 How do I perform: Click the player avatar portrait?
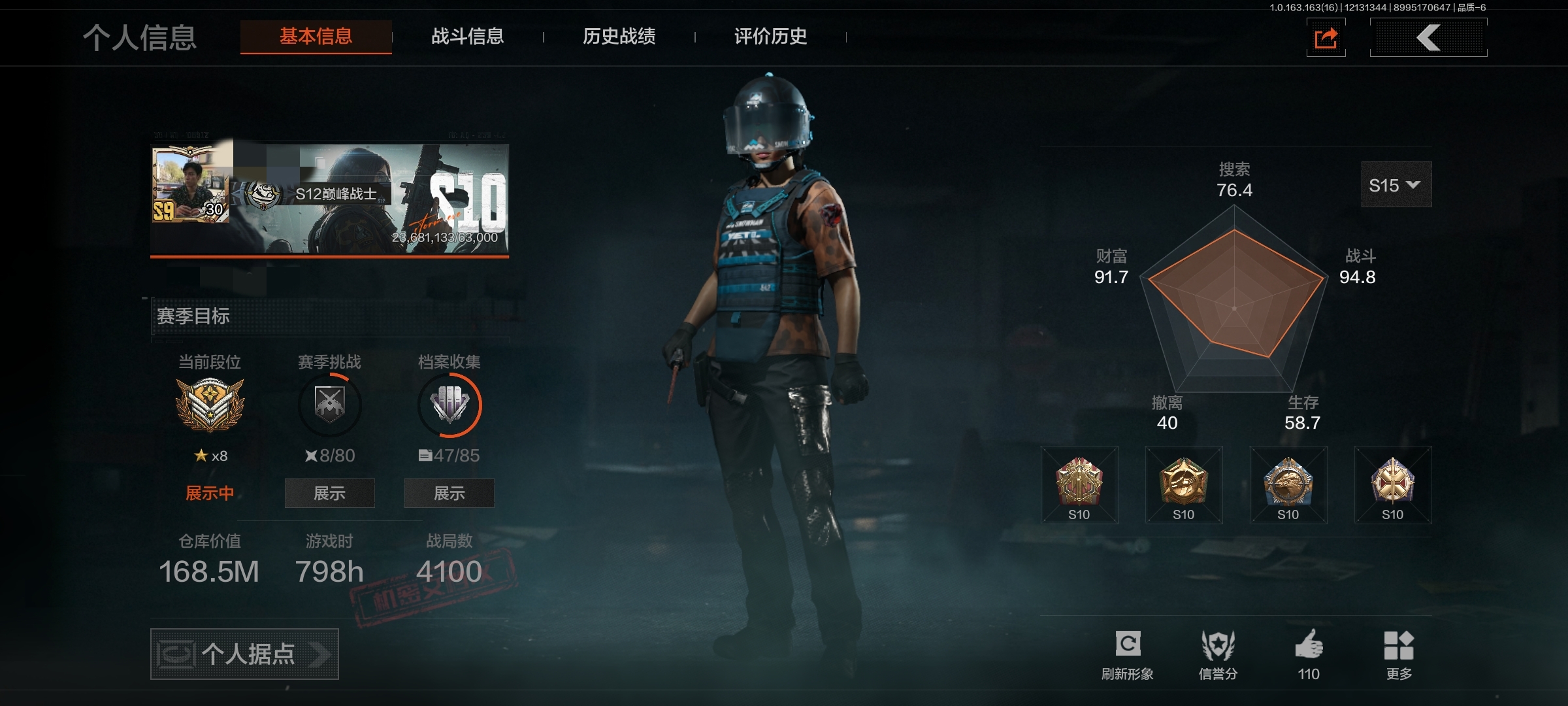point(190,185)
